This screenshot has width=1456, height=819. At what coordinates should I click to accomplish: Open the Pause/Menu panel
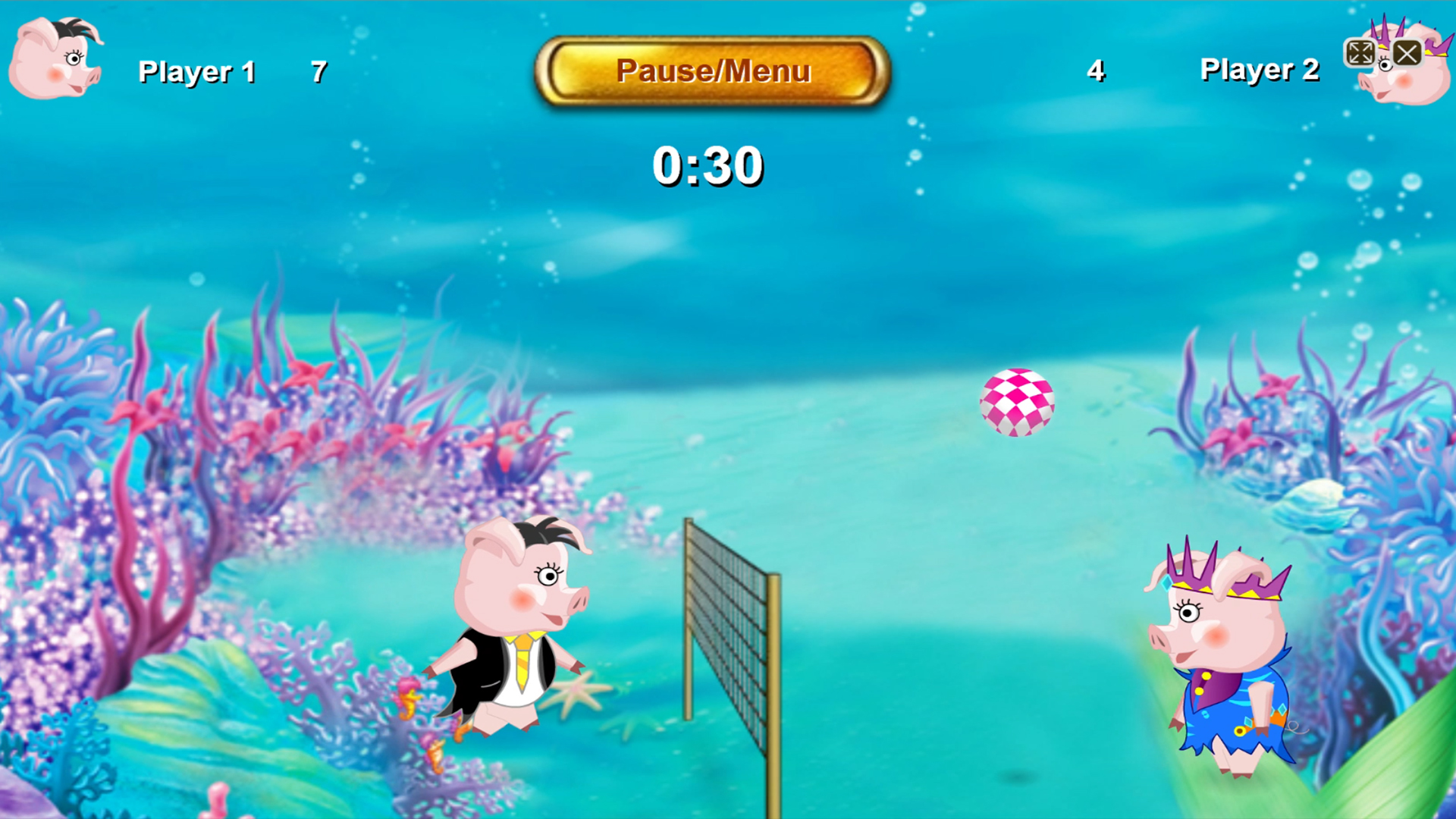(713, 71)
